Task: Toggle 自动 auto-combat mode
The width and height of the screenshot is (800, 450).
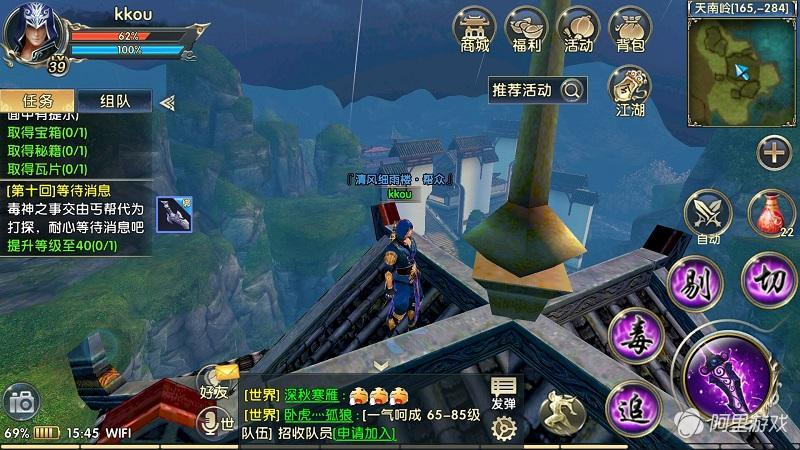Action: click(x=708, y=215)
